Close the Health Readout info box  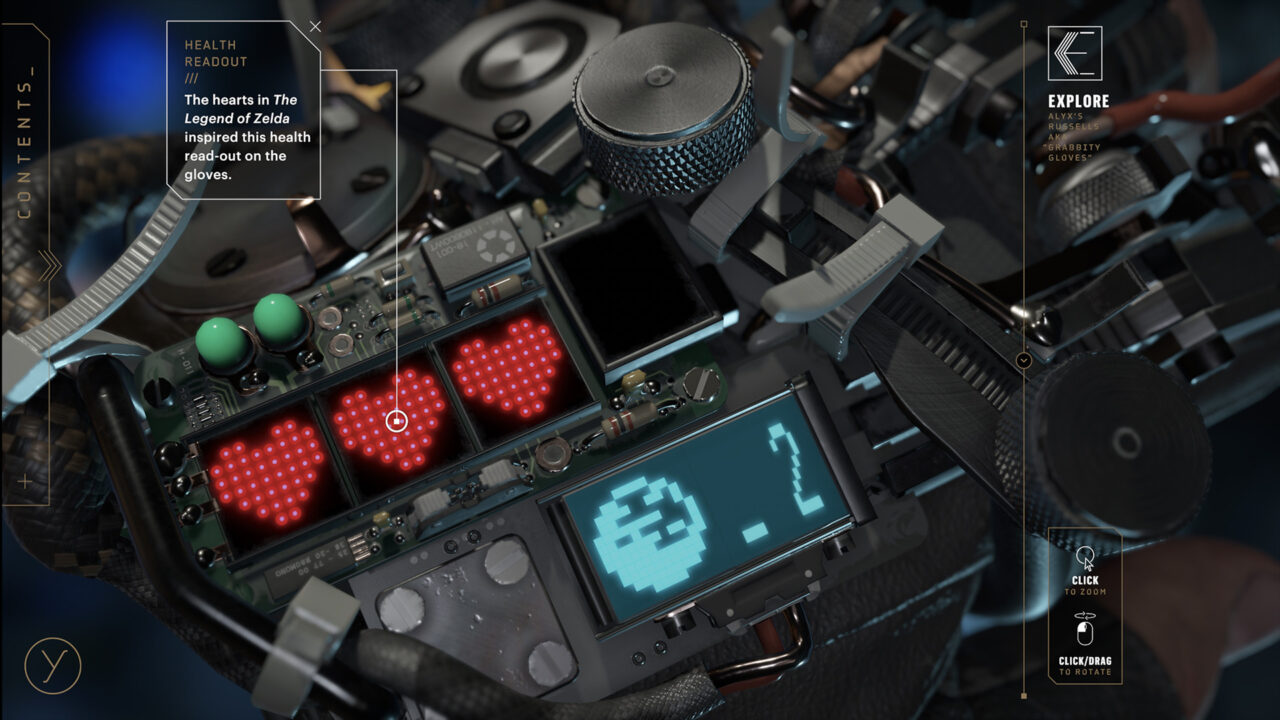(315, 27)
